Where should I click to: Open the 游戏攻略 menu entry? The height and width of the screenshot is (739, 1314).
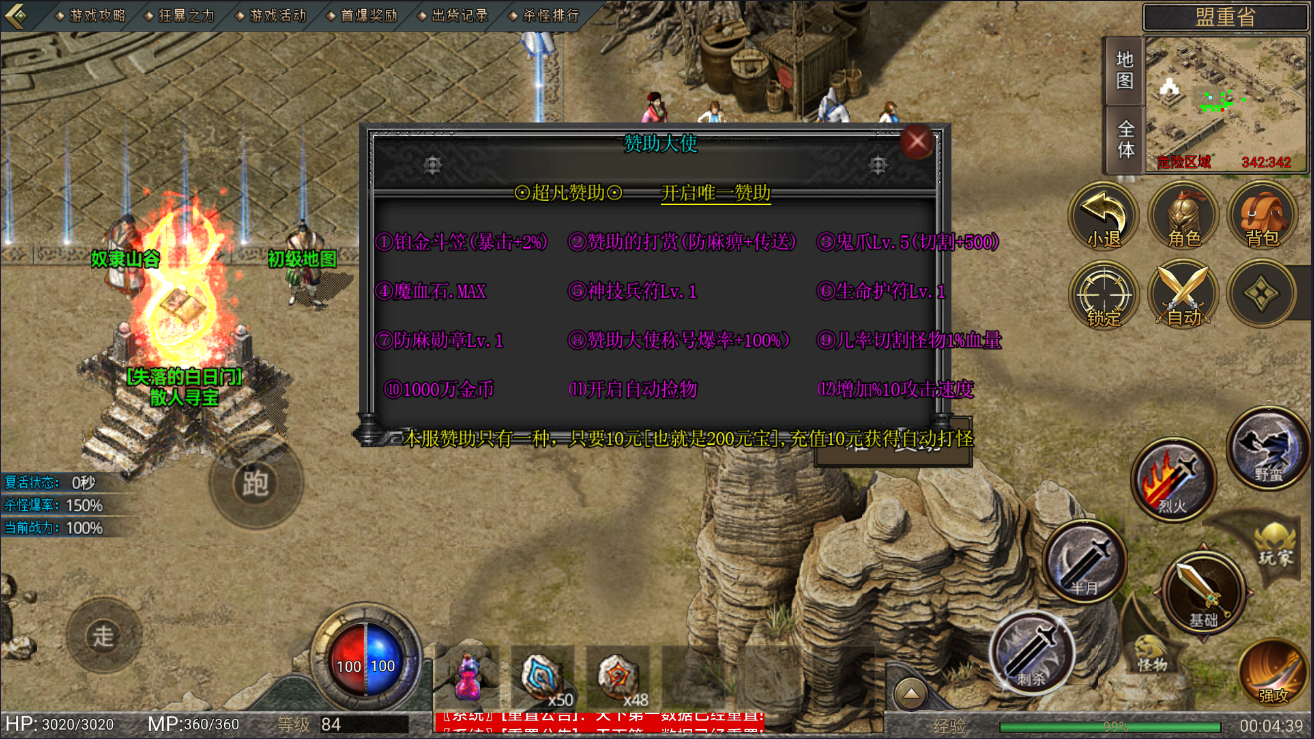[90, 16]
